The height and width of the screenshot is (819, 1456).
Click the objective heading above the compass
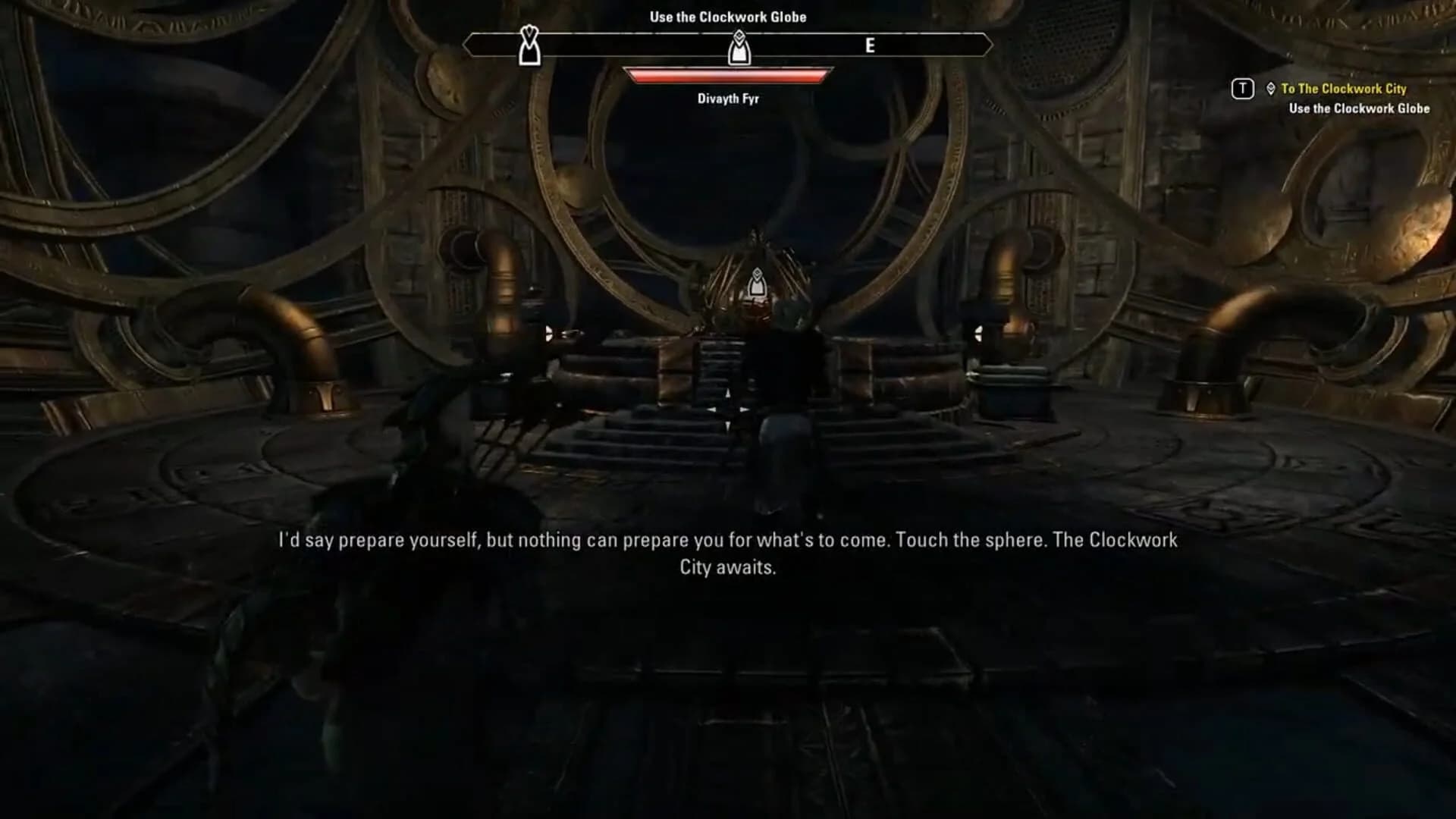(728, 16)
